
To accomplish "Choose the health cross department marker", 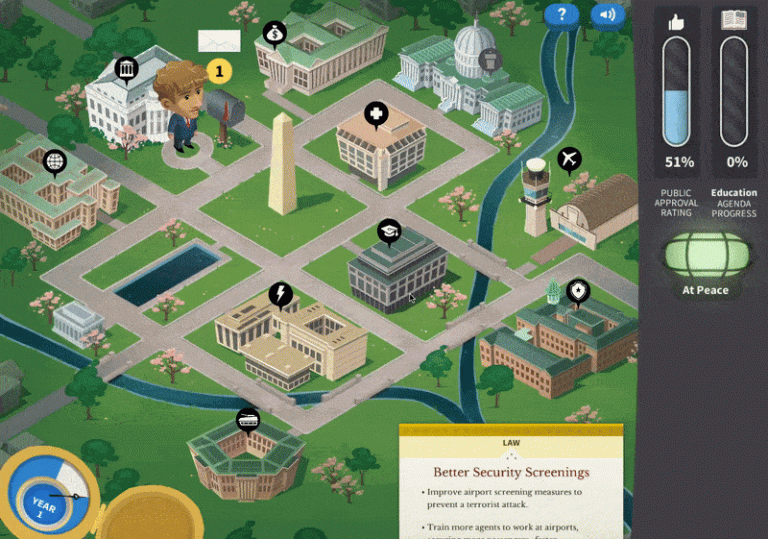I will pos(376,113).
